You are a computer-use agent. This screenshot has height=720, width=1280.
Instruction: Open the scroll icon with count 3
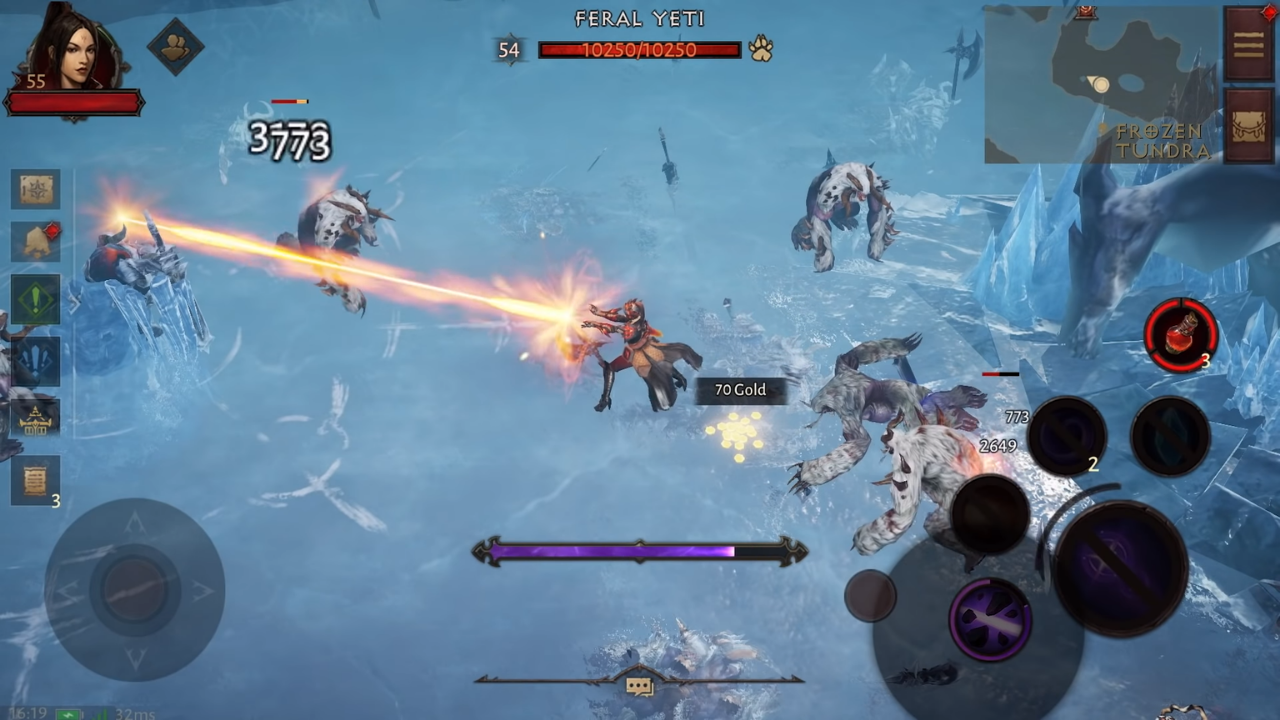click(x=36, y=481)
